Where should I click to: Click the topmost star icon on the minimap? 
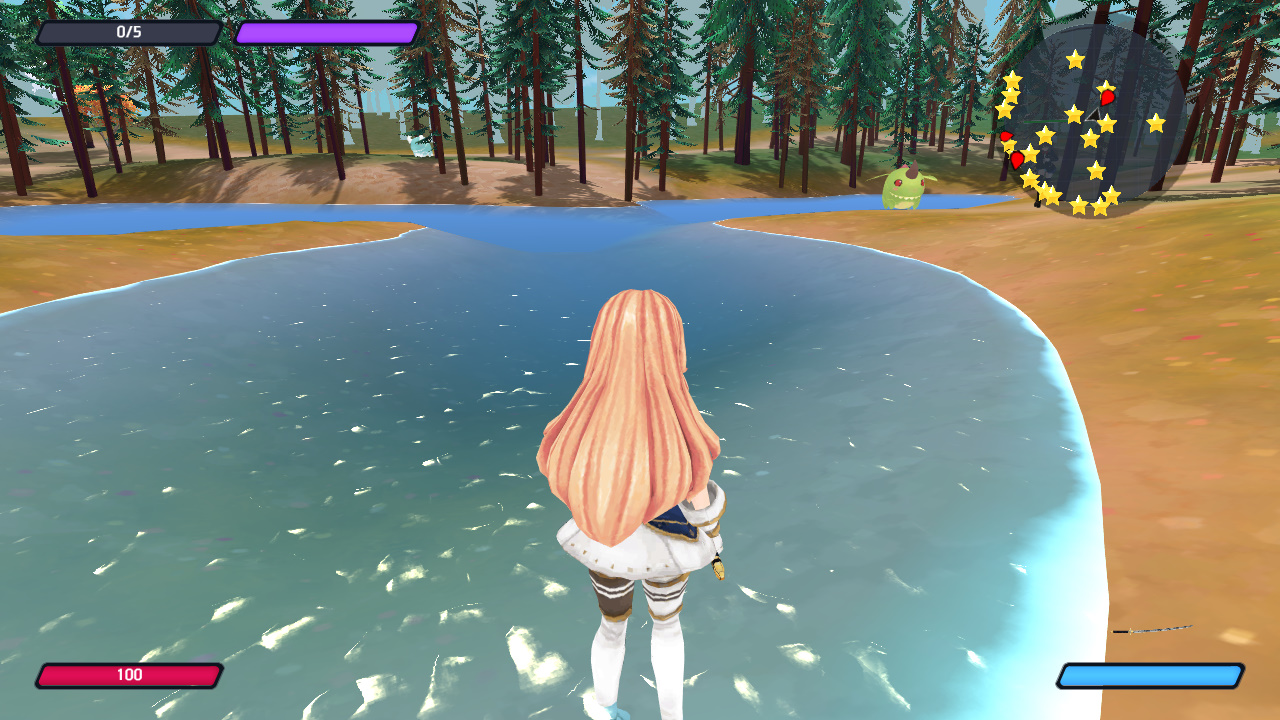pyautogui.click(x=1074, y=58)
